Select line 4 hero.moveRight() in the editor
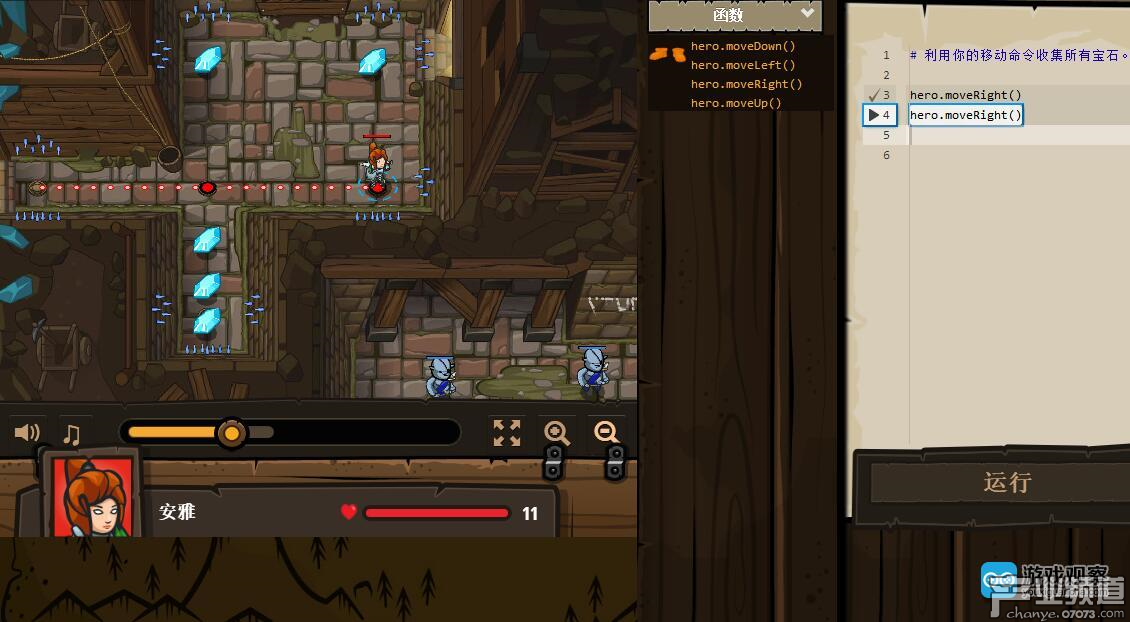1130x622 pixels. pyautogui.click(x=966, y=115)
